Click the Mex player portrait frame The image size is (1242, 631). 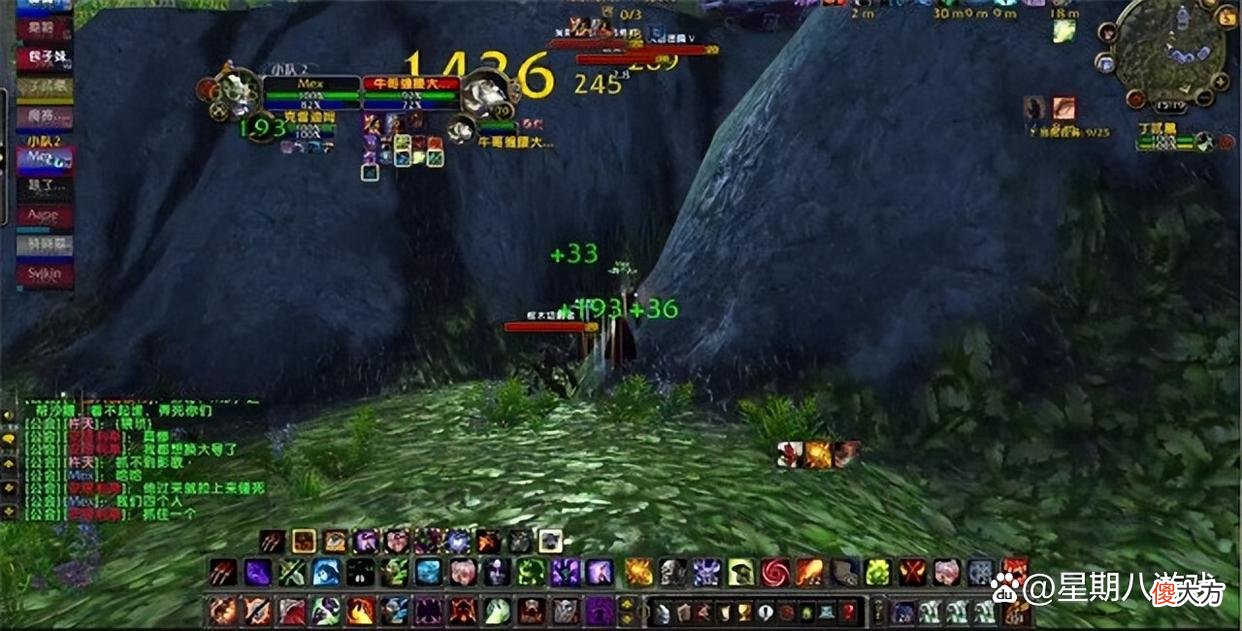click(238, 92)
